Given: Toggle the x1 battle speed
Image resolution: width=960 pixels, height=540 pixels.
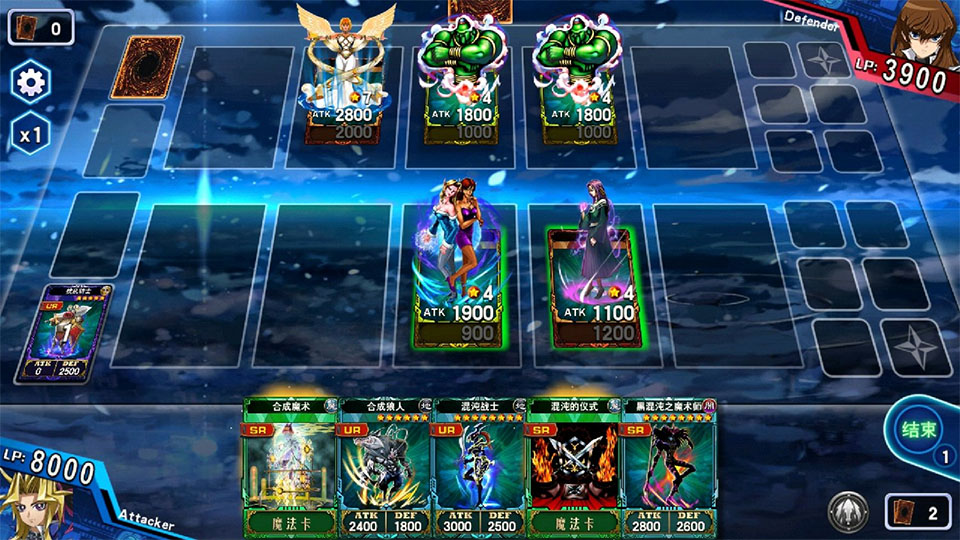Looking at the screenshot, I should (x=30, y=134).
